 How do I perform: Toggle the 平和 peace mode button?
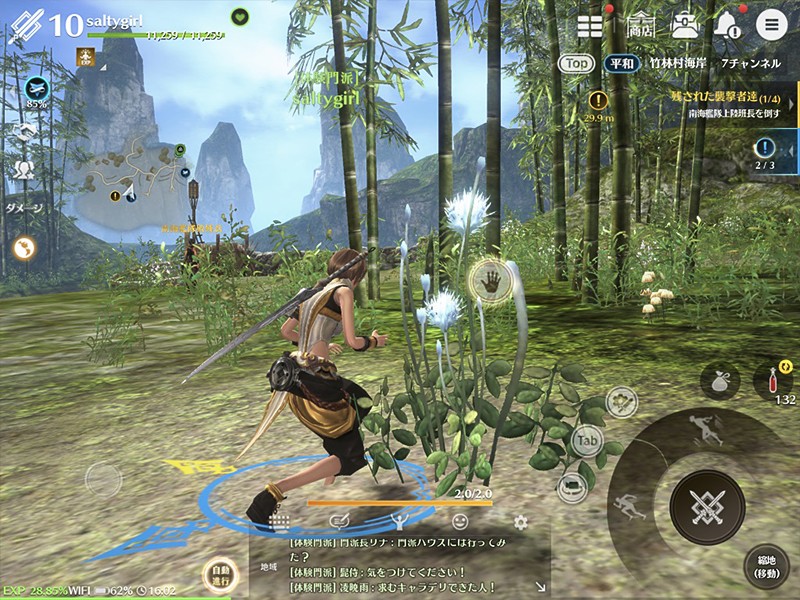[x=621, y=63]
